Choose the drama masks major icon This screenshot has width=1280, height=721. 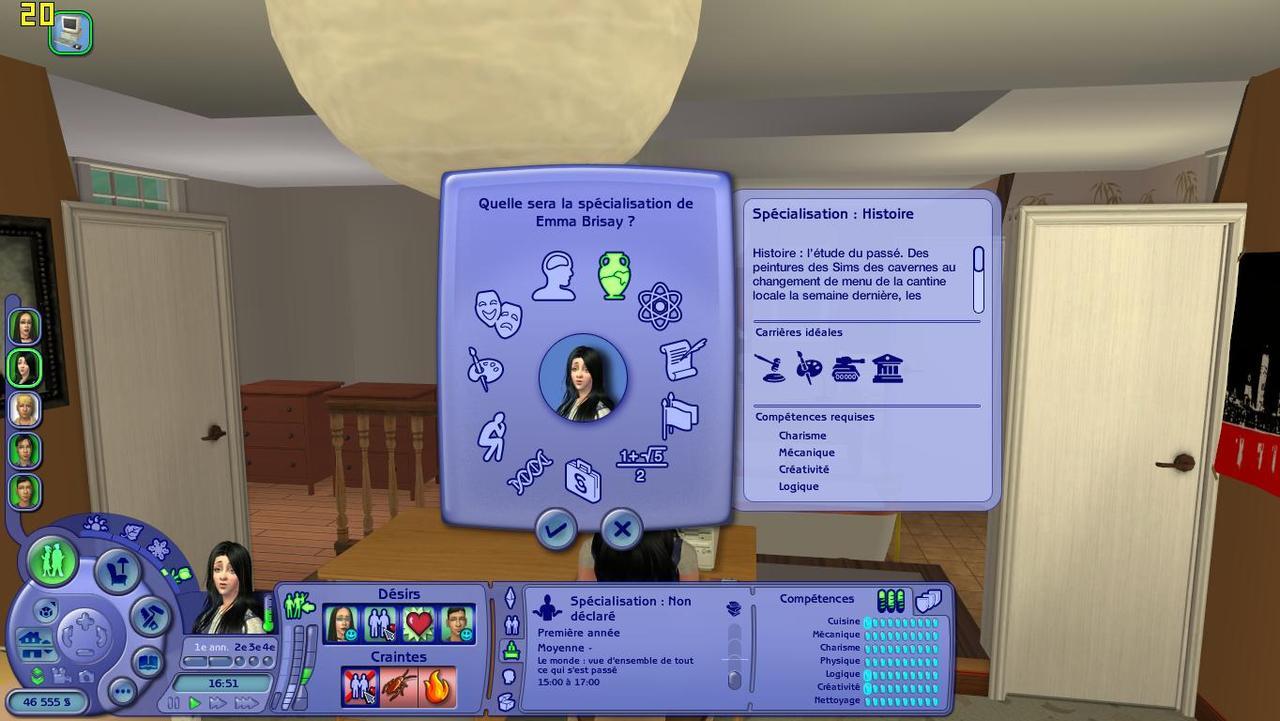(x=498, y=312)
